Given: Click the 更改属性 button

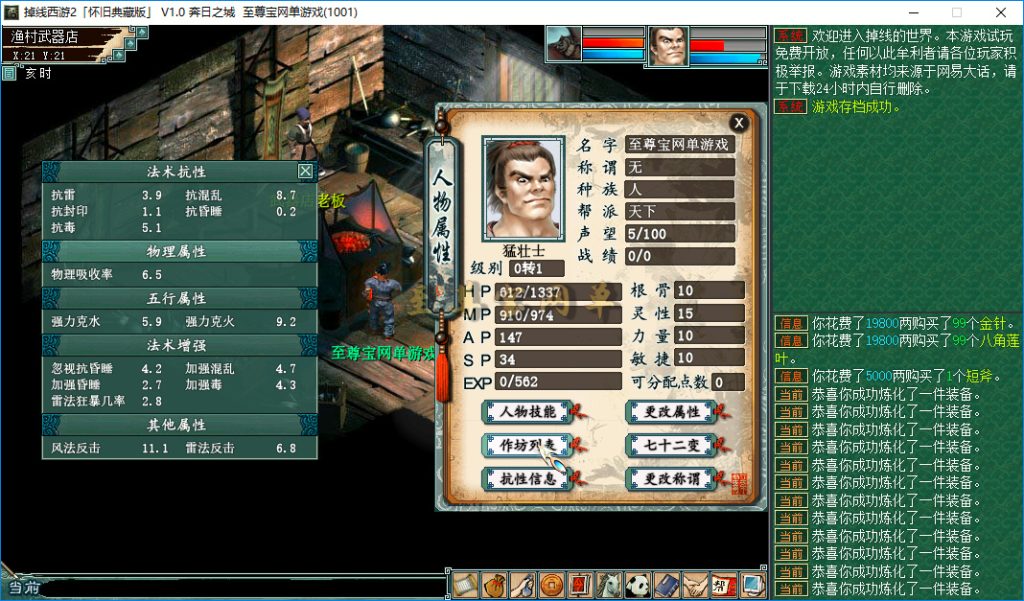Looking at the screenshot, I should [670, 411].
